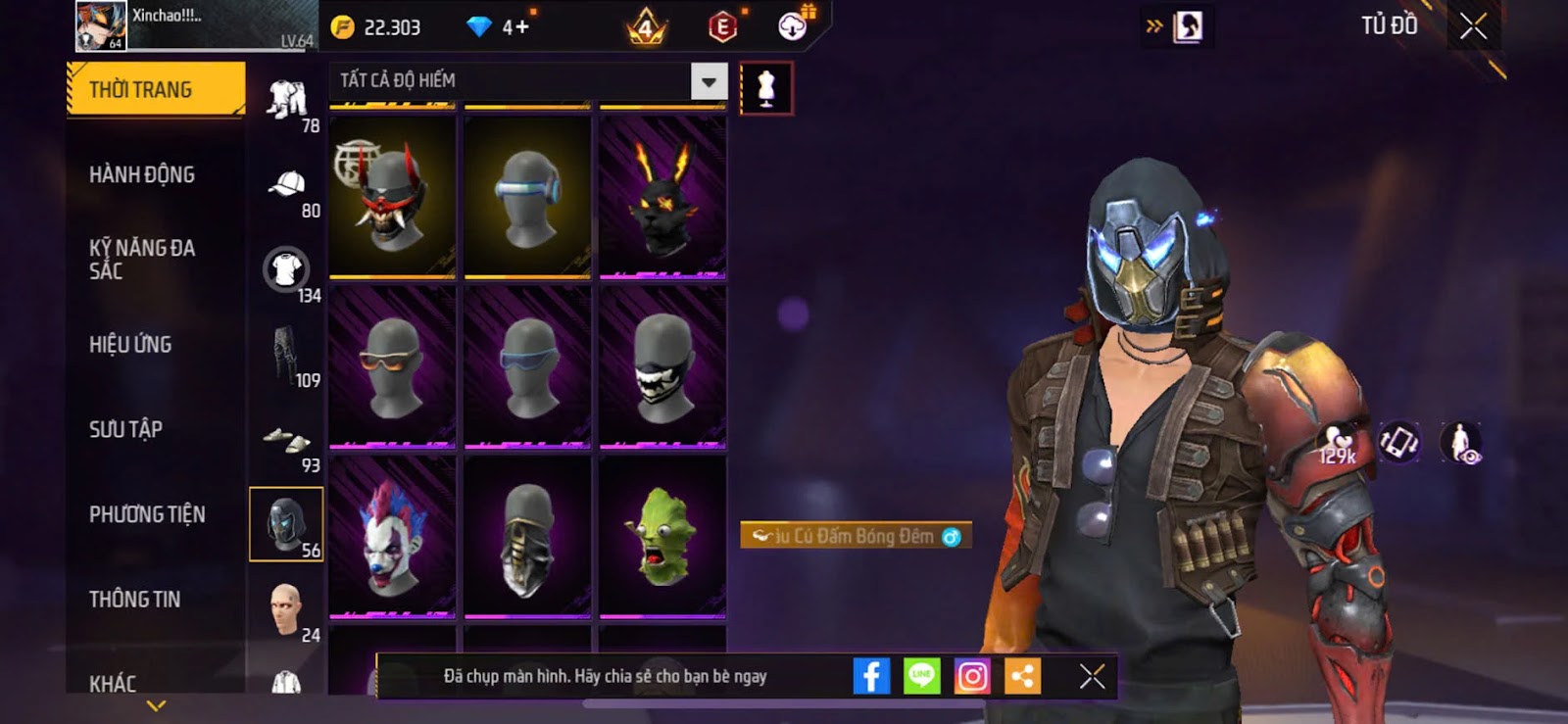Share screenshot to Facebook
Screen dimensions: 1568x724
tap(871, 676)
